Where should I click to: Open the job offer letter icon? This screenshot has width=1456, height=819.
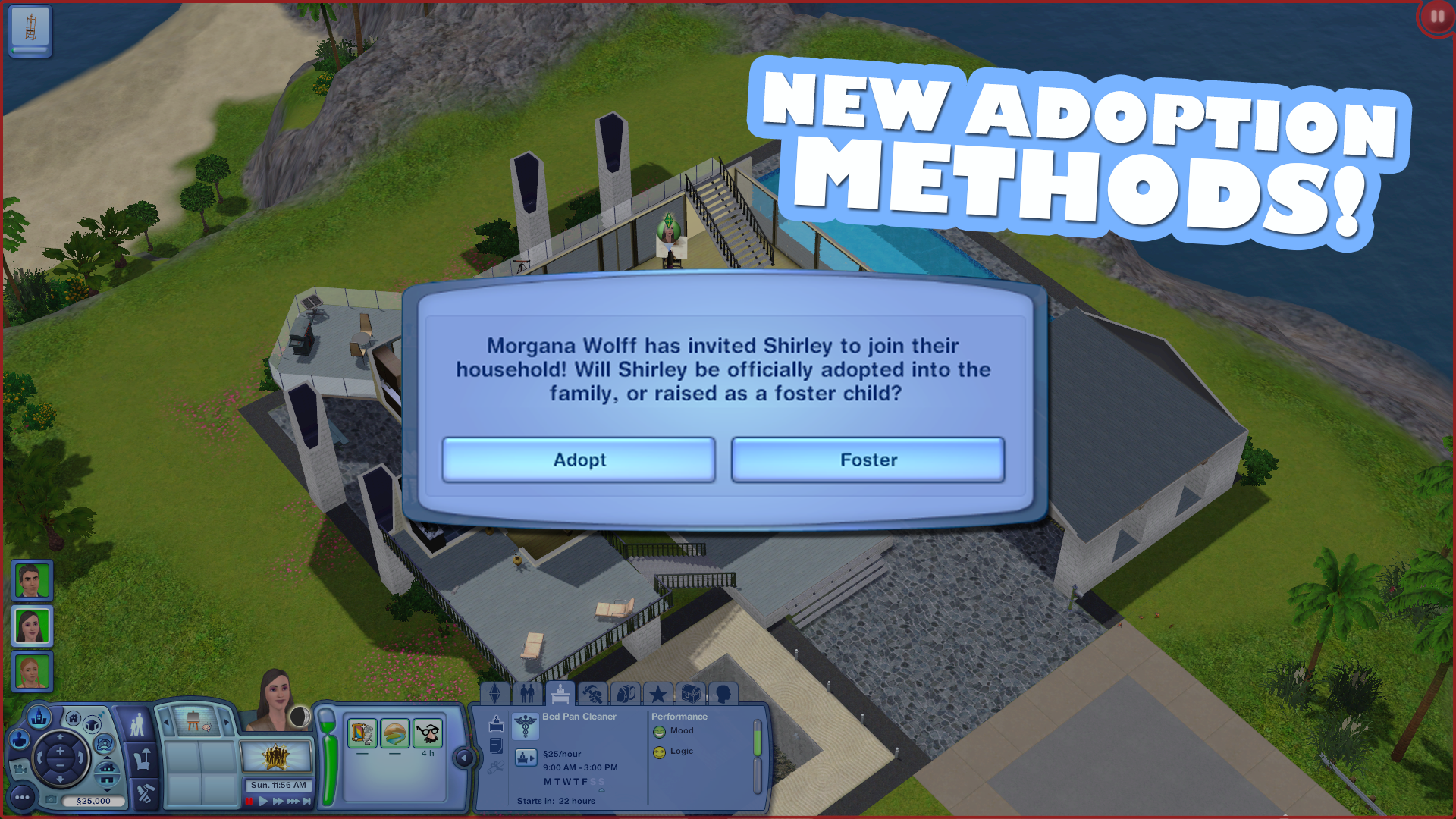tap(496, 747)
